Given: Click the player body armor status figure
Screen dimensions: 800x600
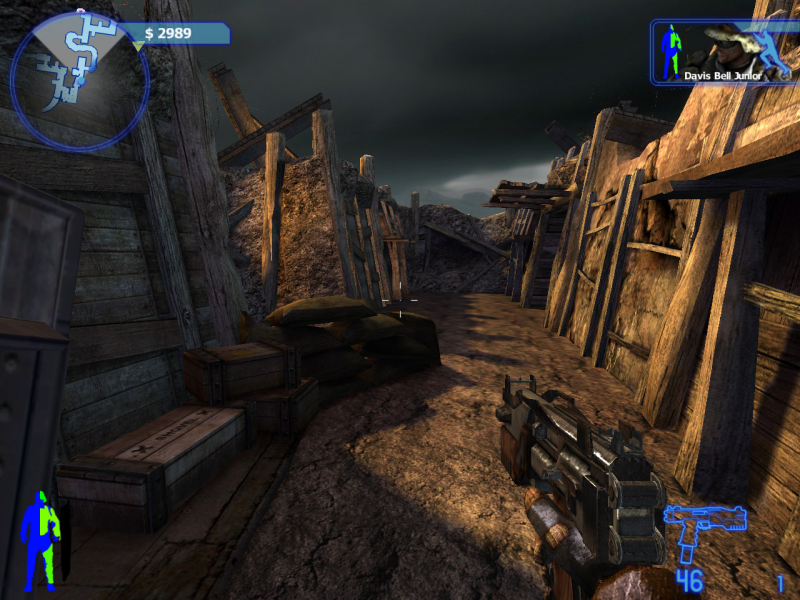Looking at the screenshot, I should coord(41,538).
